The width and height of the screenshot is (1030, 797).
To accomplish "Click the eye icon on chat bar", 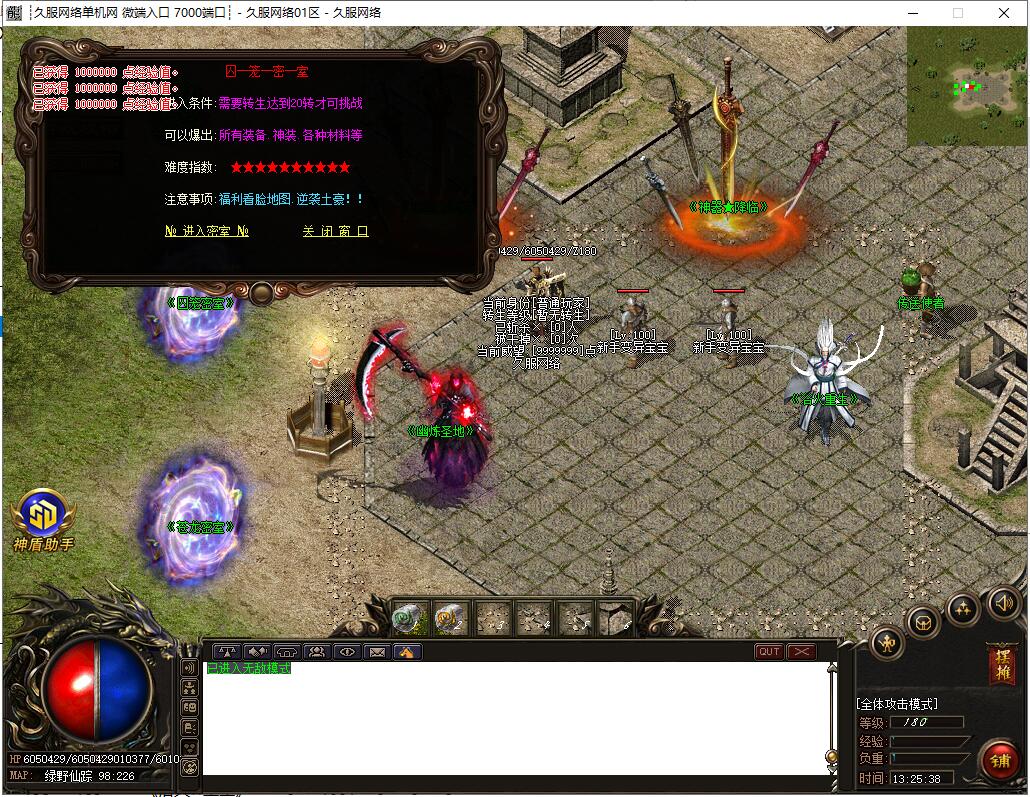I will [347, 652].
